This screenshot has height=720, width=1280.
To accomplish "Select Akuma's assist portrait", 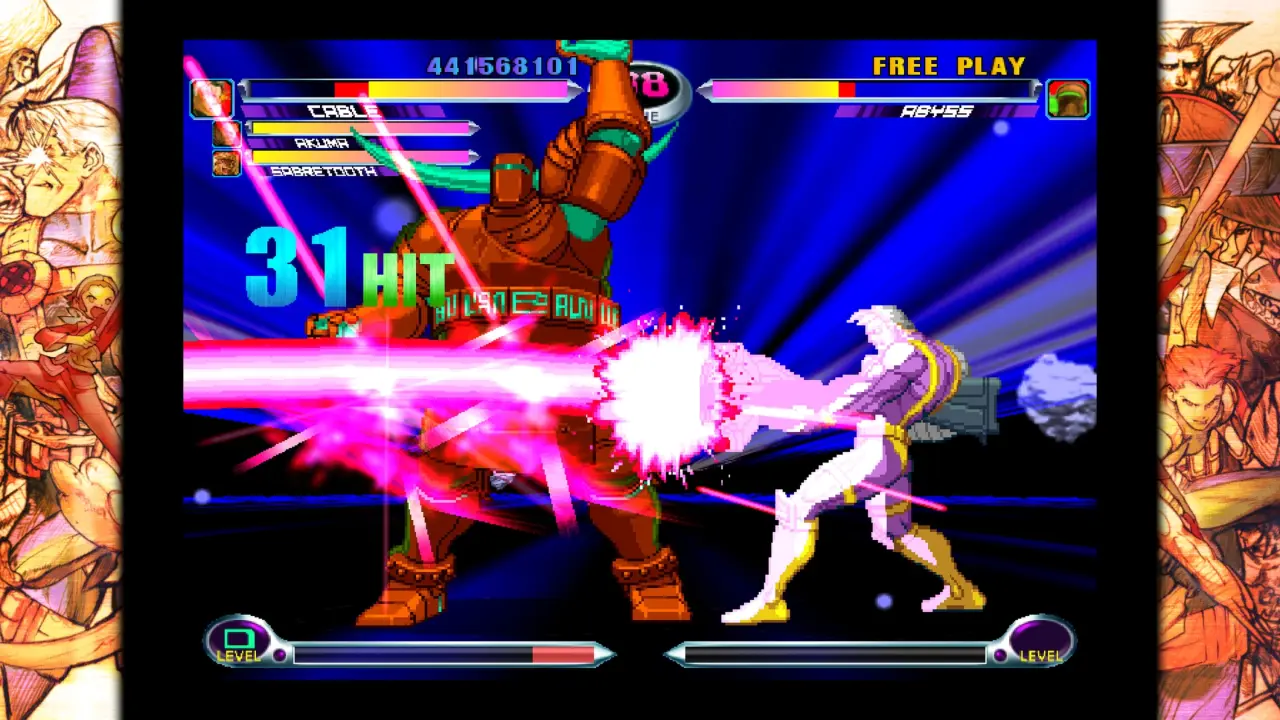I will [226, 133].
